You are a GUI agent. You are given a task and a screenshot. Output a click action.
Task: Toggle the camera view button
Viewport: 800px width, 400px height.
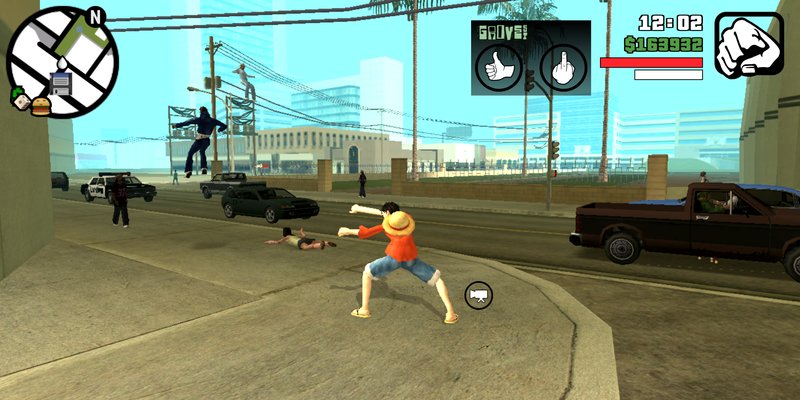(x=479, y=295)
